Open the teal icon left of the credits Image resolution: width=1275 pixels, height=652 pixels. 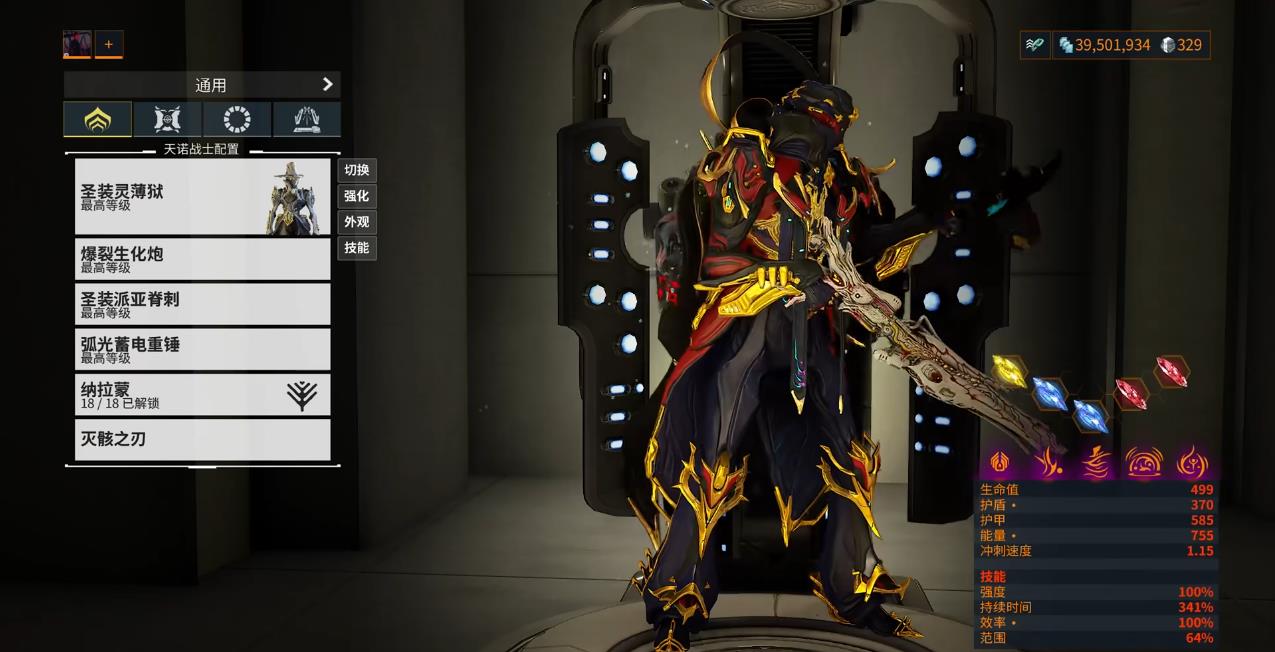pyautogui.click(x=1035, y=45)
